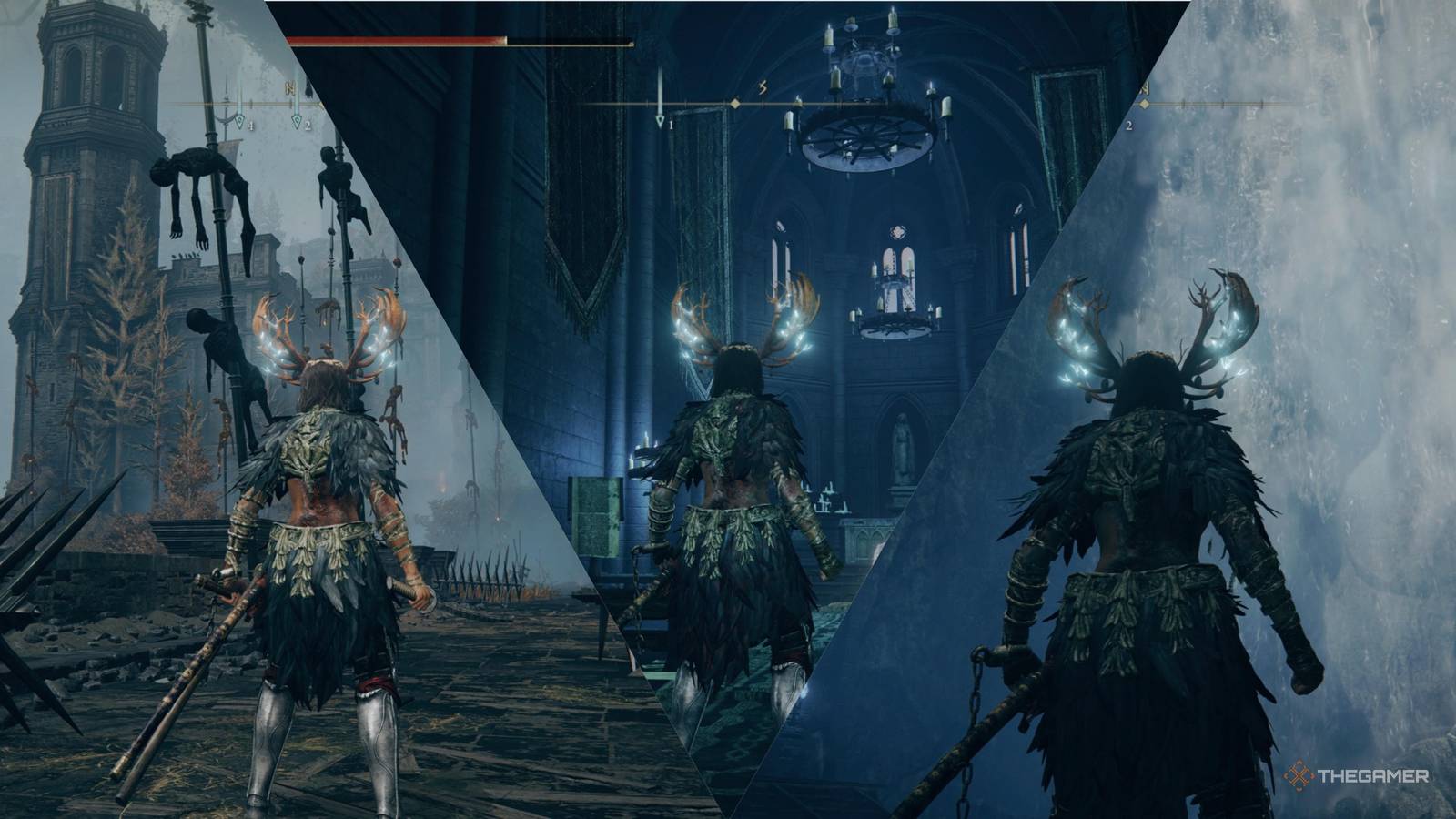Click the gold diamond marker on the compass bar
1456x819 pixels.
(733, 101)
